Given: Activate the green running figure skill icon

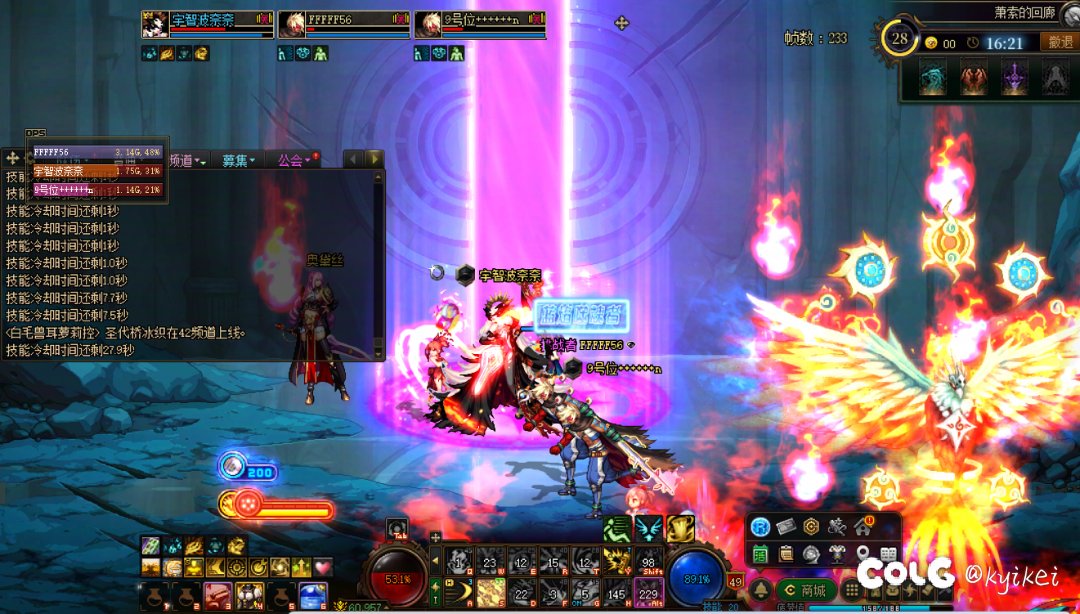Looking at the screenshot, I should click(x=616, y=528).
